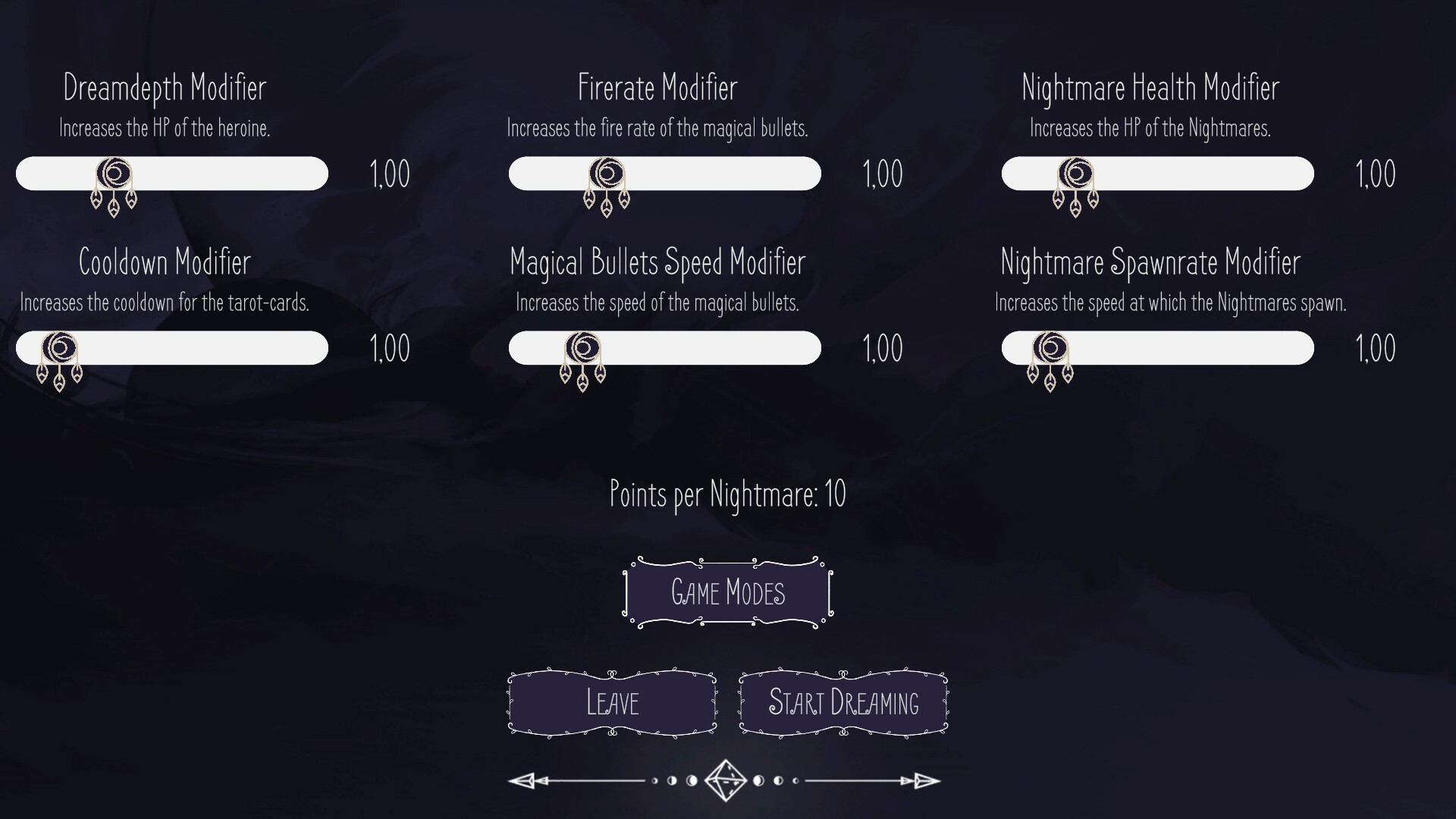Click the 1,00 value beside Cooldown Modifier

pyautogui.click(x=390, y=348)
